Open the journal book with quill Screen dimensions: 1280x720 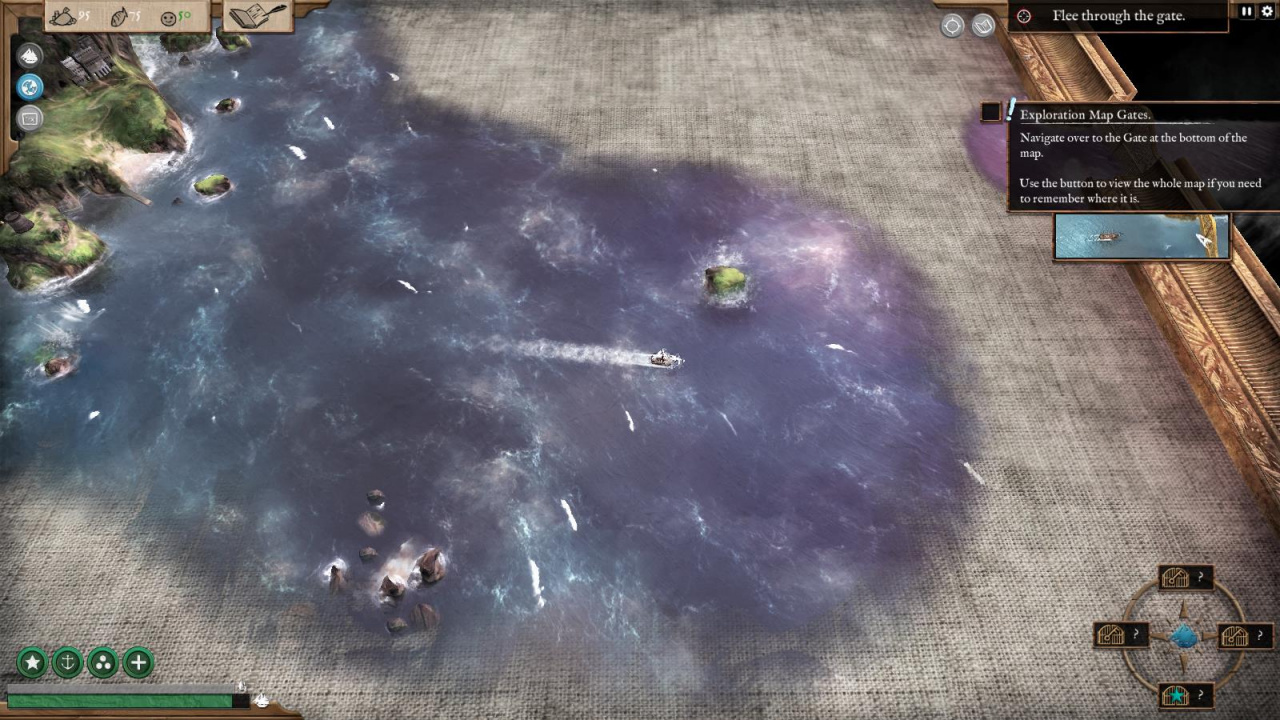coord(257,16)
